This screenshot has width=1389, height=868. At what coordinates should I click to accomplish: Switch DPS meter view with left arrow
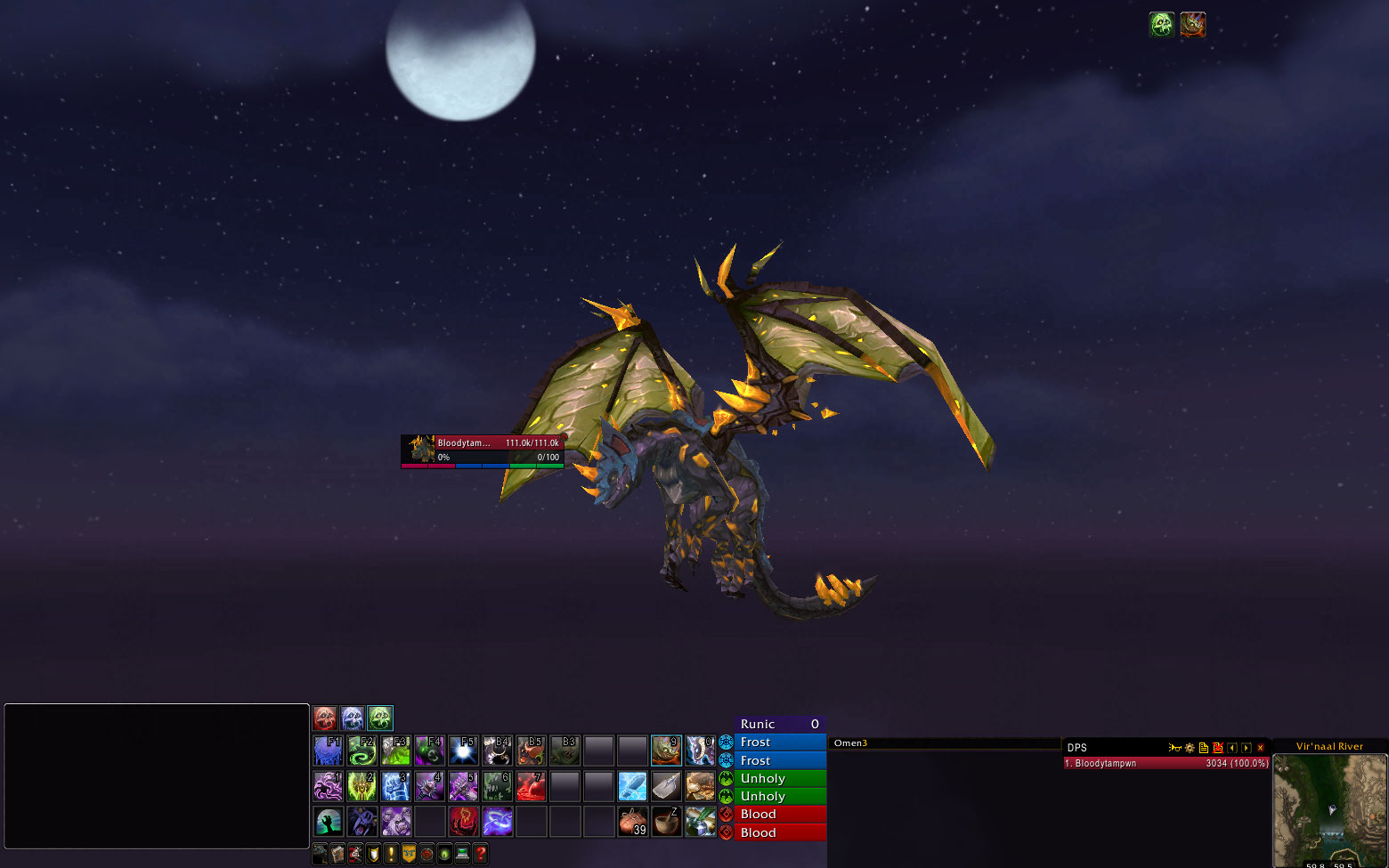click(1231, 748)
